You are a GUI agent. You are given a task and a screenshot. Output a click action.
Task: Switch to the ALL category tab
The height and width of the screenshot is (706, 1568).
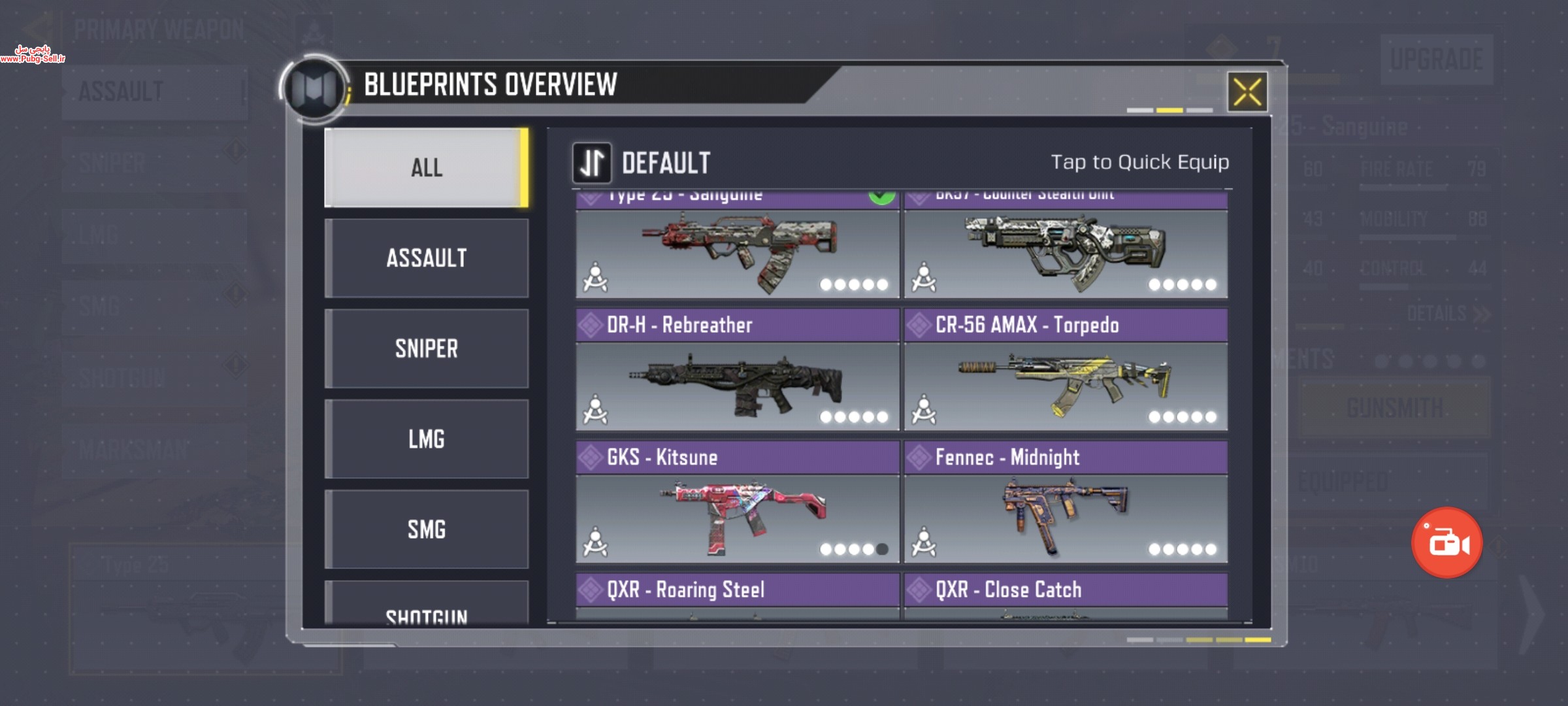426,168
